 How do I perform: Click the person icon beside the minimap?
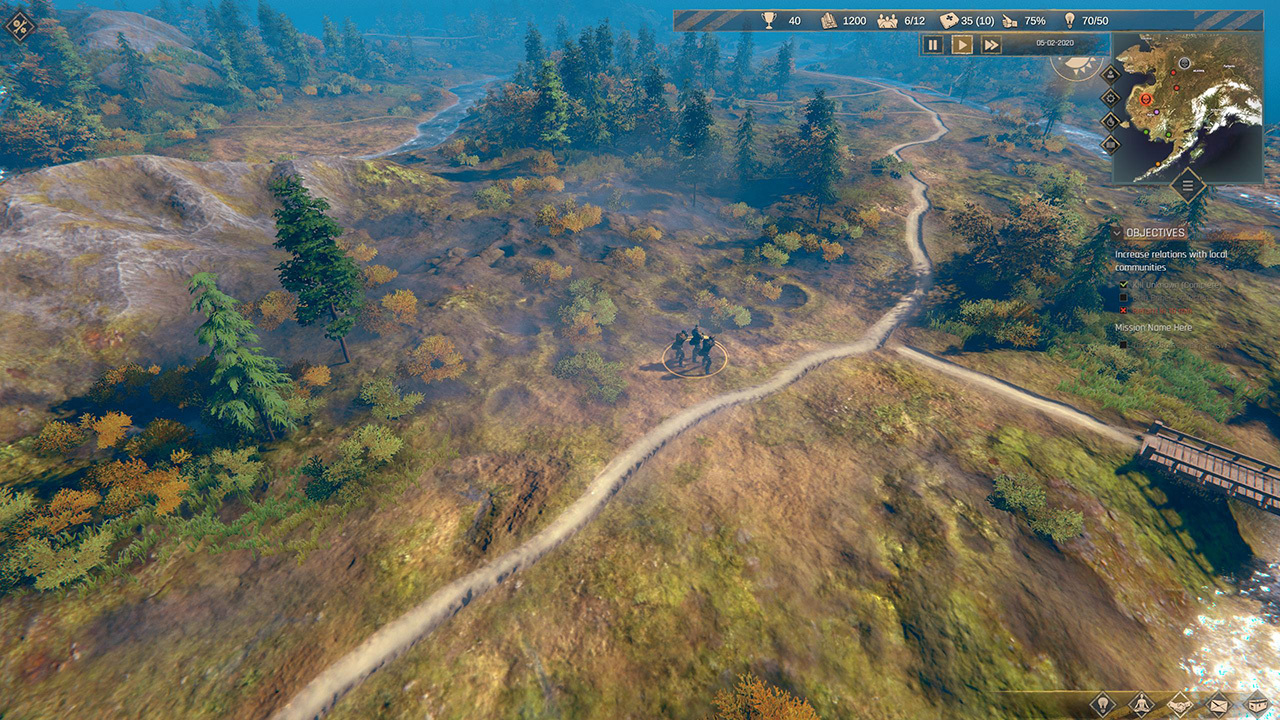tap(1110, 75)
